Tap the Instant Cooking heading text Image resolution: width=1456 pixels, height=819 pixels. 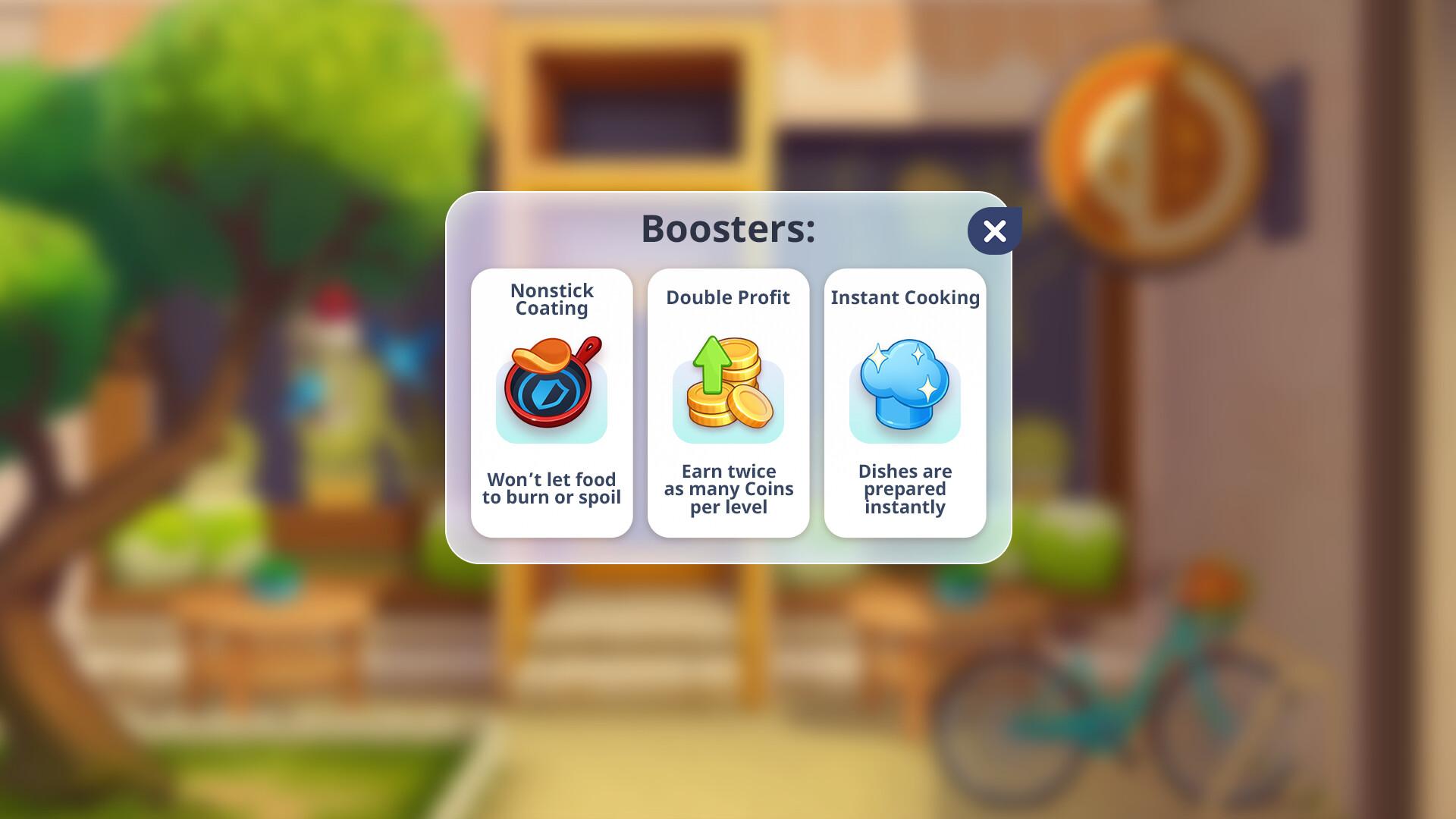[x=905, y=297]
